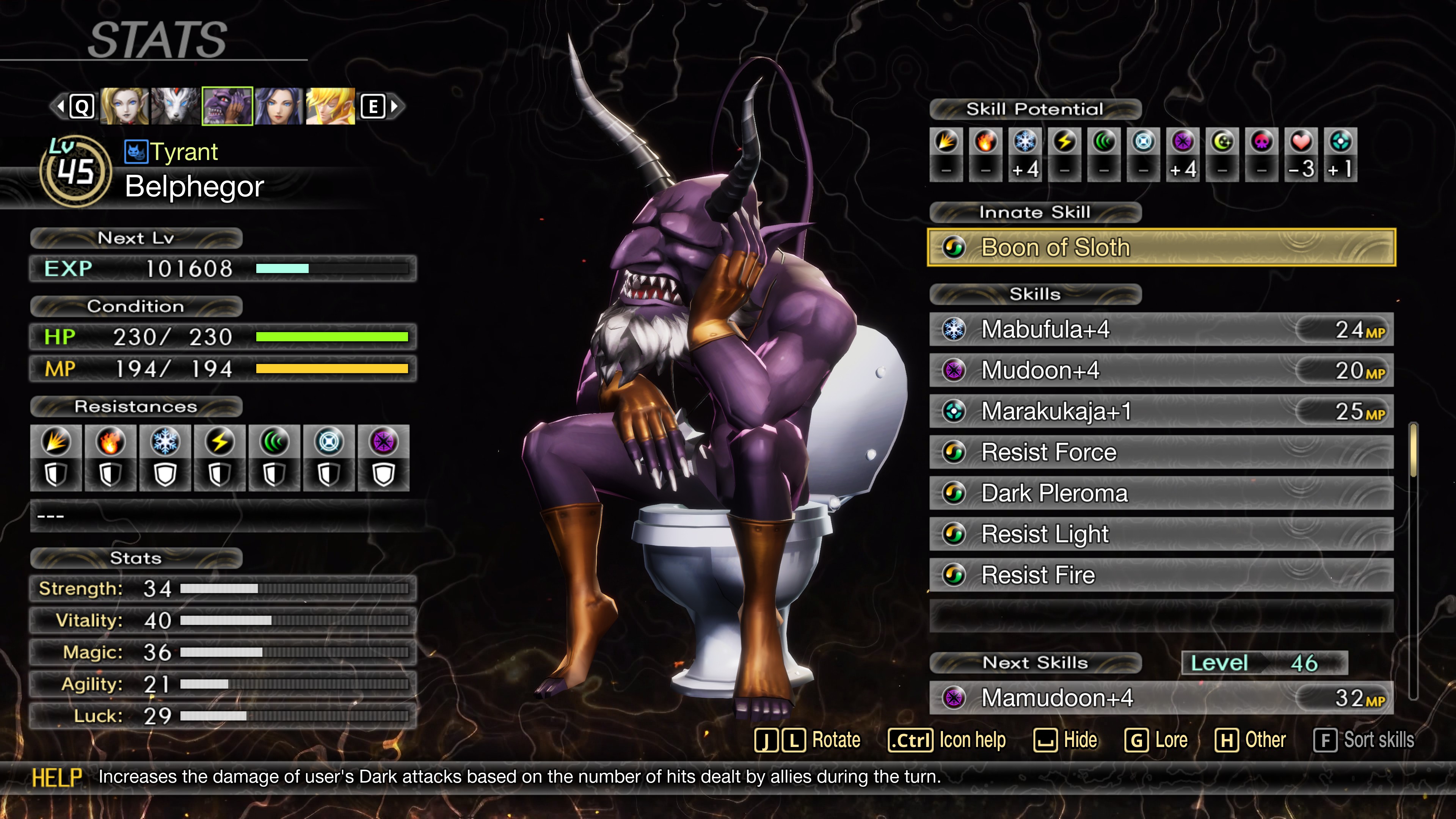Image resolution: width=1456 pixels, height=819 pixels.
Task: Highlight the Marakukaja+1 skill
Action: click(1161, 411)
